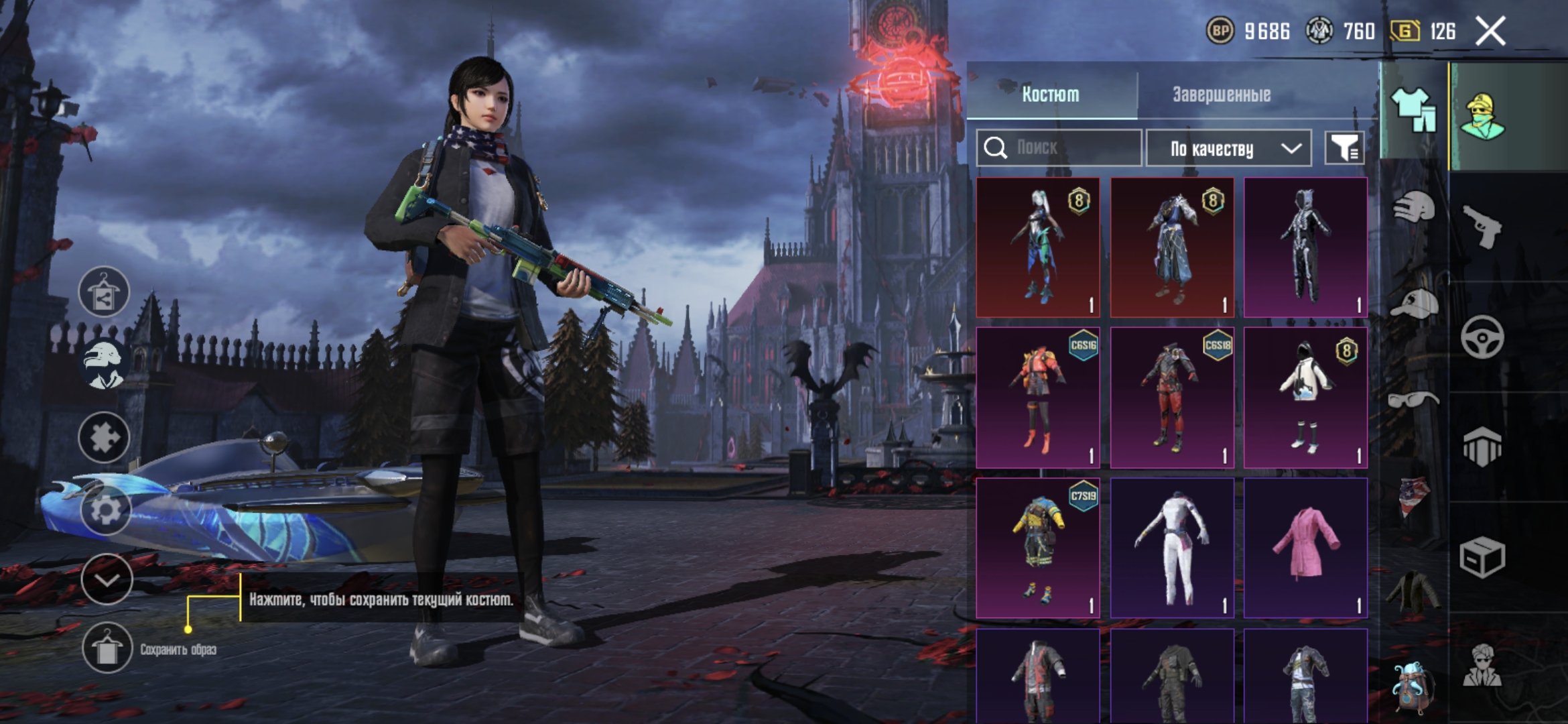Choose the orange jacket C6S16 outfit
1568x724 pixels.
click(x=1038, y=398)
